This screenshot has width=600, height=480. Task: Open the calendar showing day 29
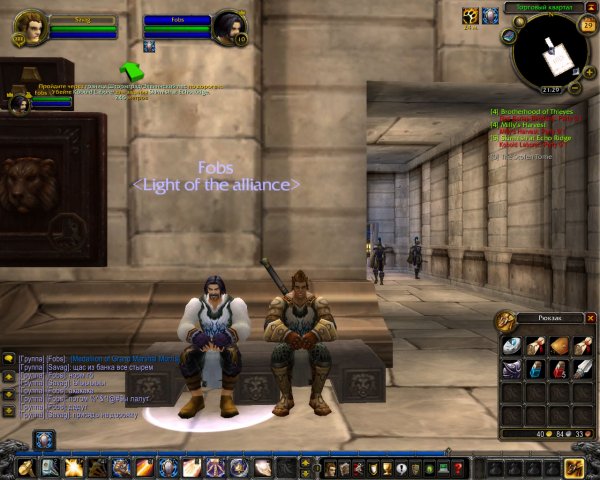[x=587, y=24]
